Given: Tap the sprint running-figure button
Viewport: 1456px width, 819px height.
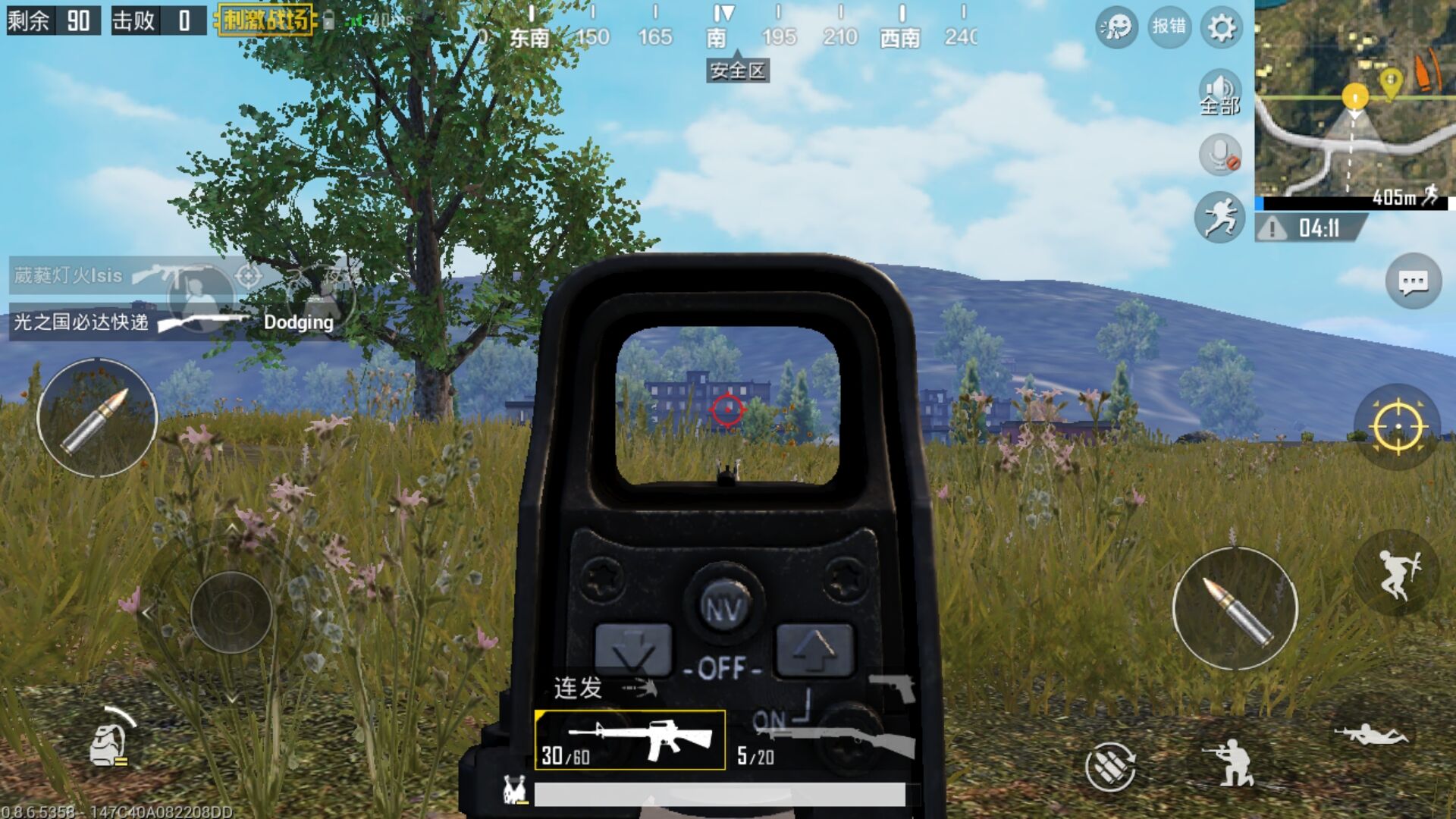Looking at the screenshot, I should tap(1219, 217).
